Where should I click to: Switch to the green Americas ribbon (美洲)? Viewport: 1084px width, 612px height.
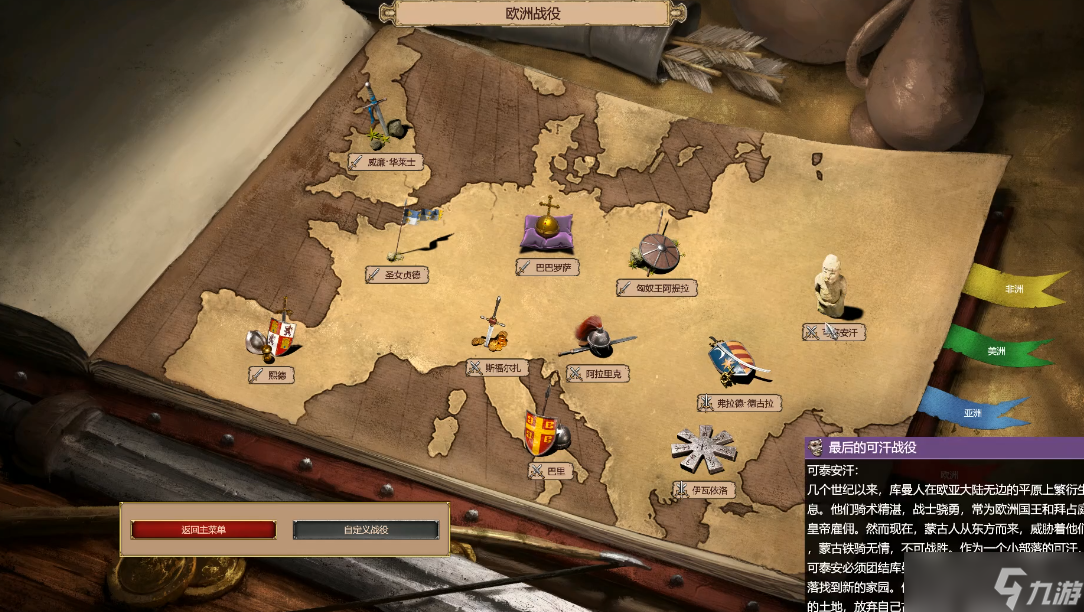(x=996, y=351)
